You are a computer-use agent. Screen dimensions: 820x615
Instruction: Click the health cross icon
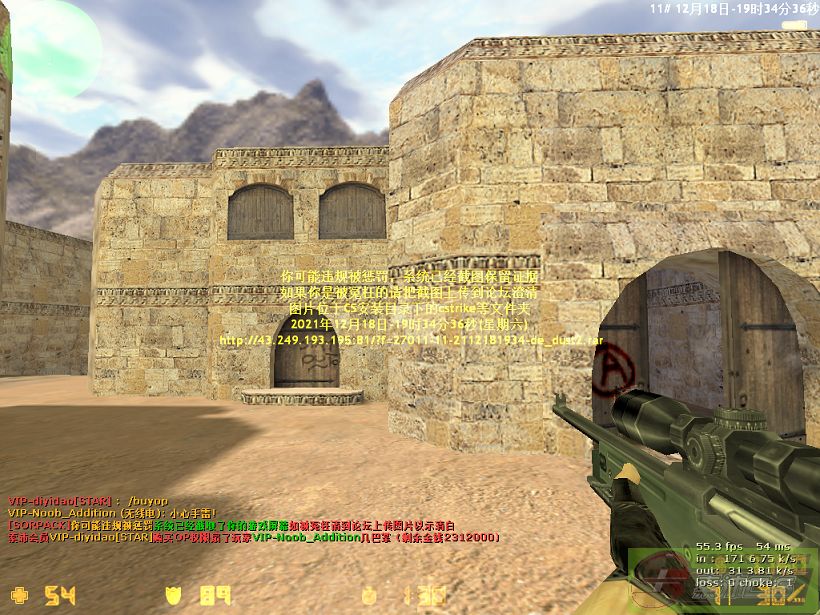pos(20,597)
